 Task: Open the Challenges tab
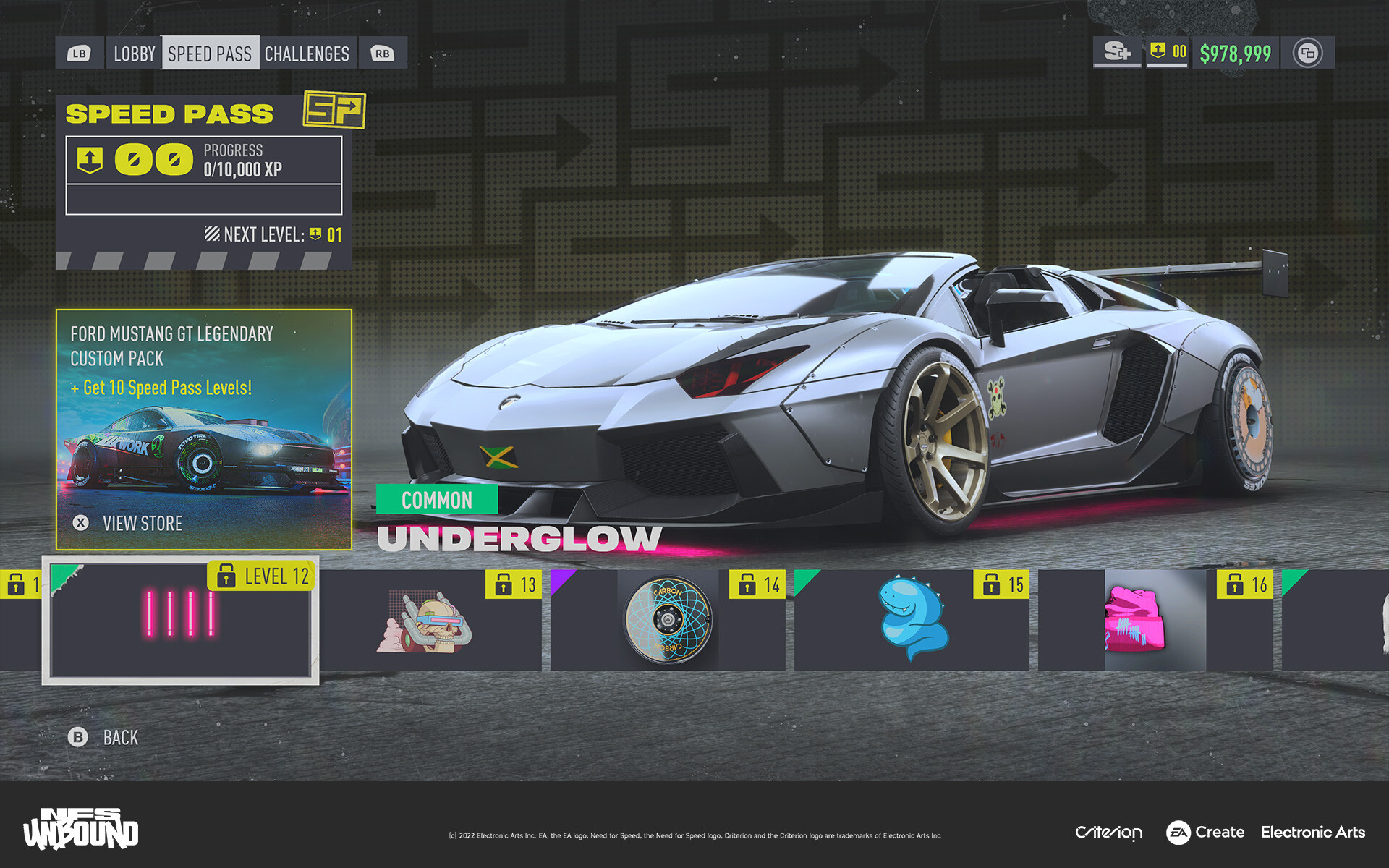(307, 54)
